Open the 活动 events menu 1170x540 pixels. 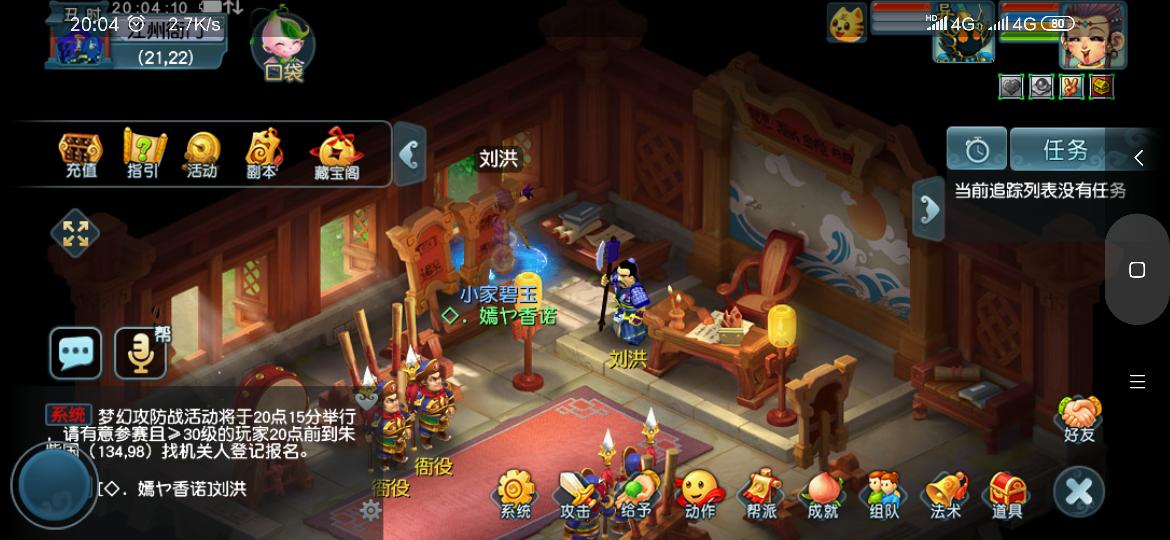(202, 153)
